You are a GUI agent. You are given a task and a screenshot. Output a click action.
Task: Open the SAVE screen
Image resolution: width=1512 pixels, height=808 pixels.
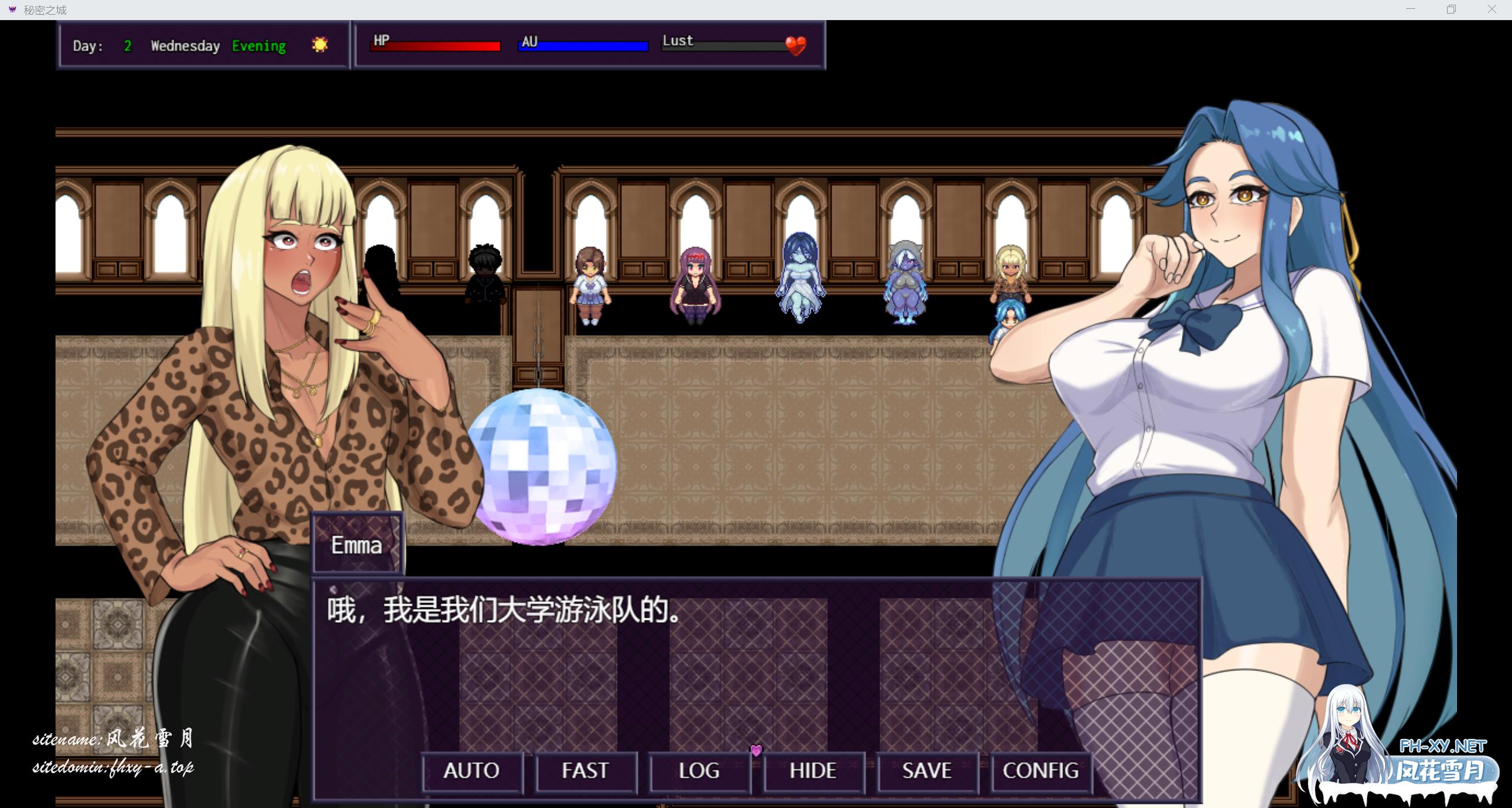coord(926,771)
